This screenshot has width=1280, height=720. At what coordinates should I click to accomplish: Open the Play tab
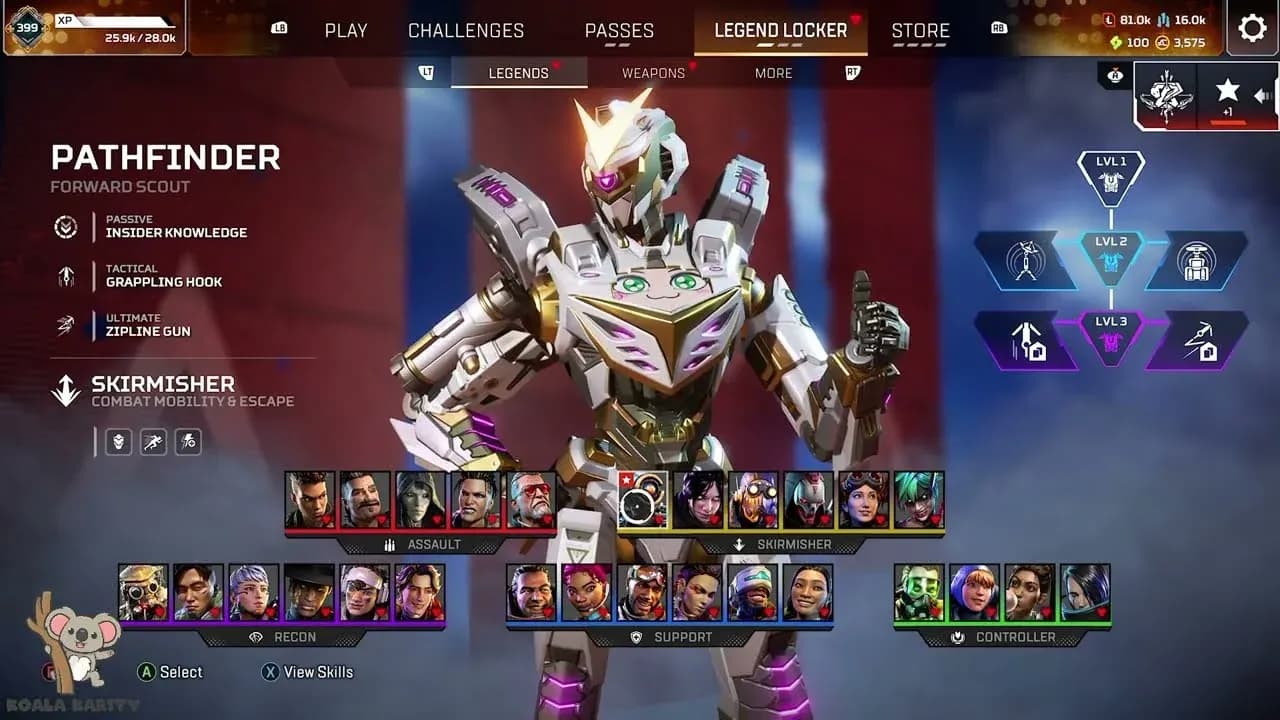point(346,30)
